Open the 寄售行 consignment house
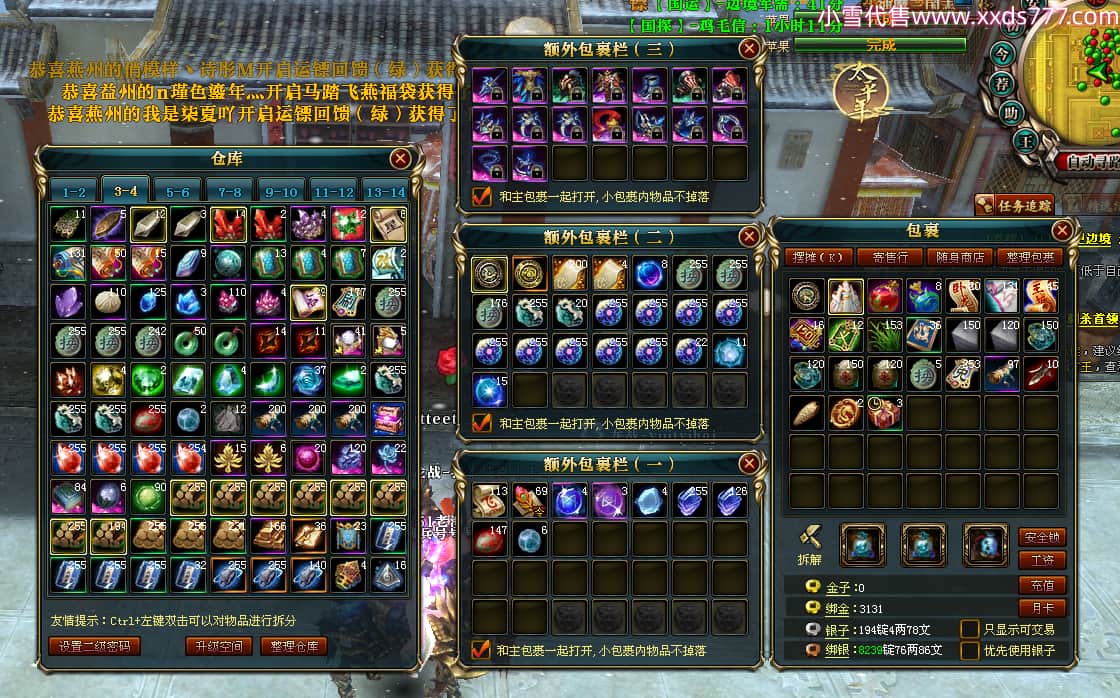The height and width of the screenshot is (698, 1120). tap(890, 257)
